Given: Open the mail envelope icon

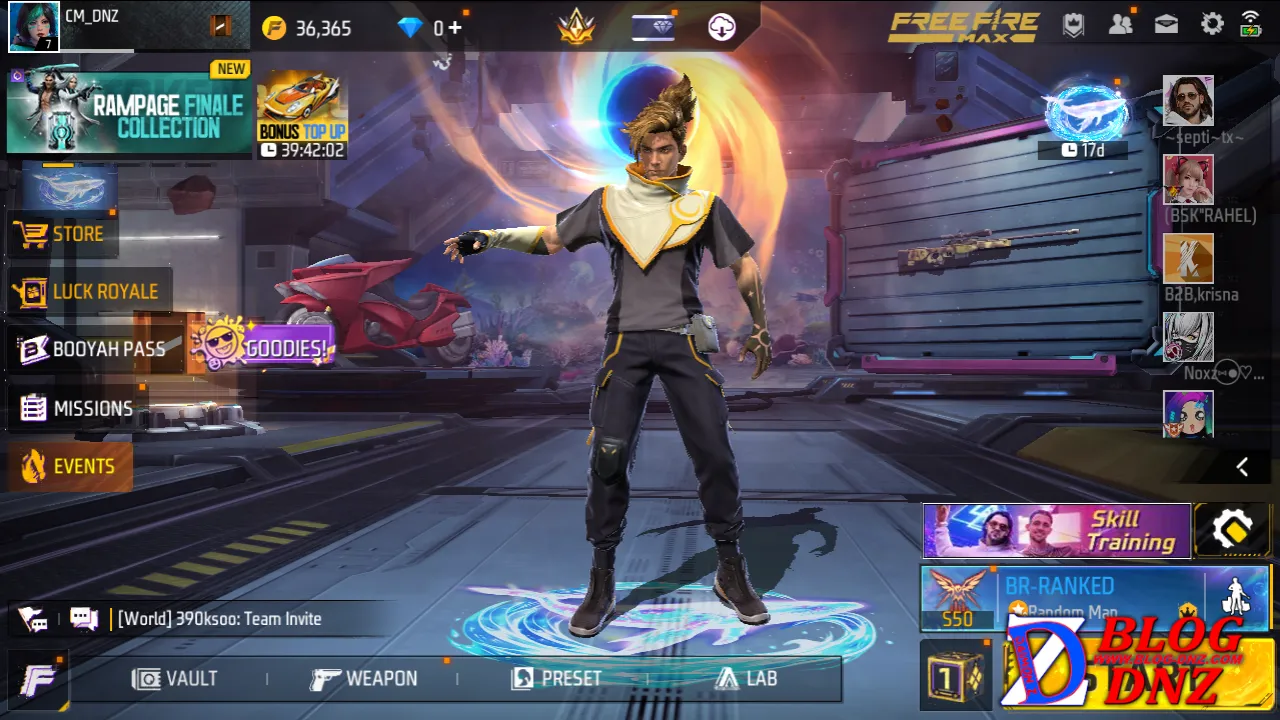Looking at the screenshot, I should pos(1166,25).
